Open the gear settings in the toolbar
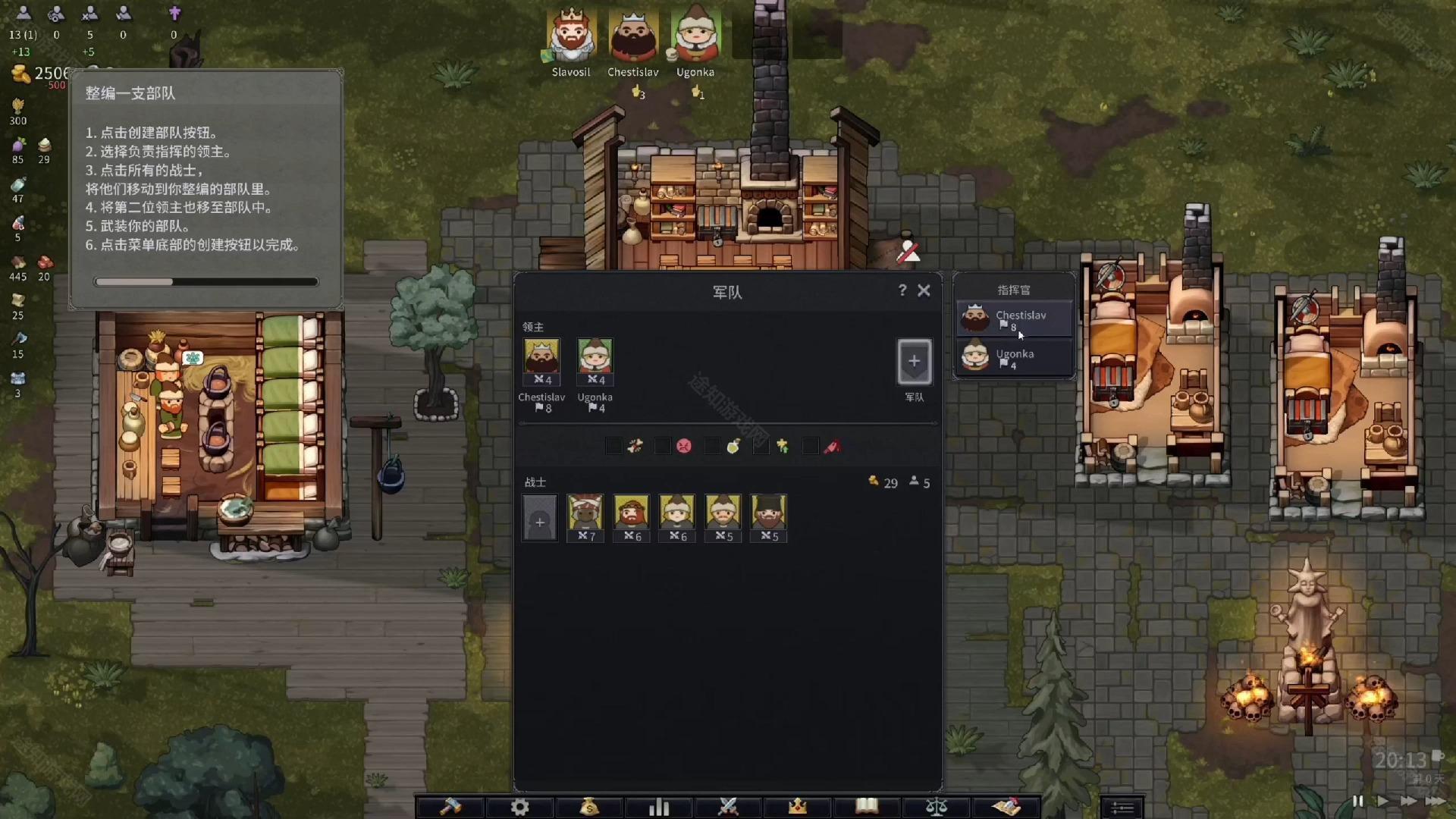 (x=519, y=807)
